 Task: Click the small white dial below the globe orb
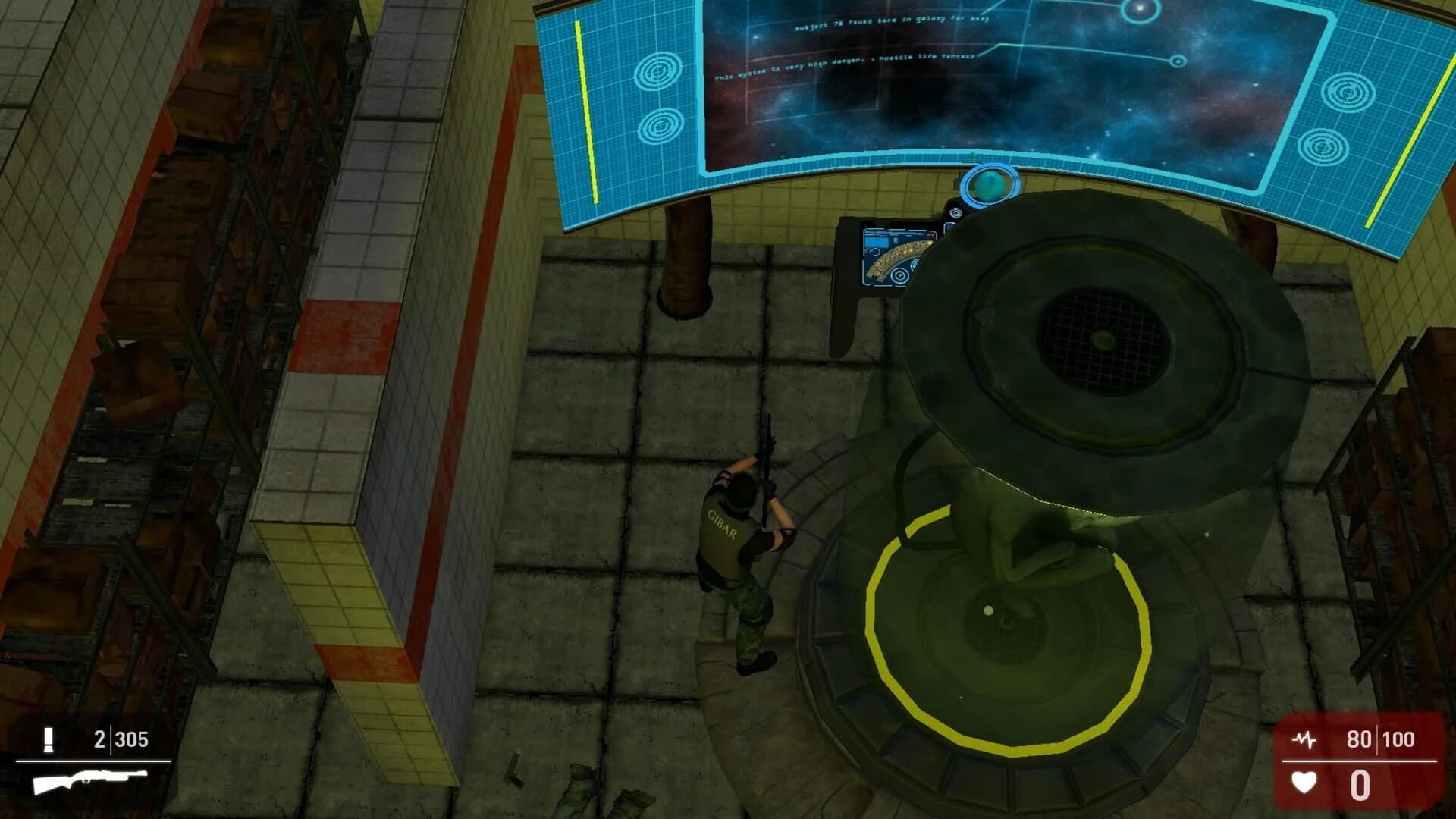pyautogui.click(x=955, y=212)
